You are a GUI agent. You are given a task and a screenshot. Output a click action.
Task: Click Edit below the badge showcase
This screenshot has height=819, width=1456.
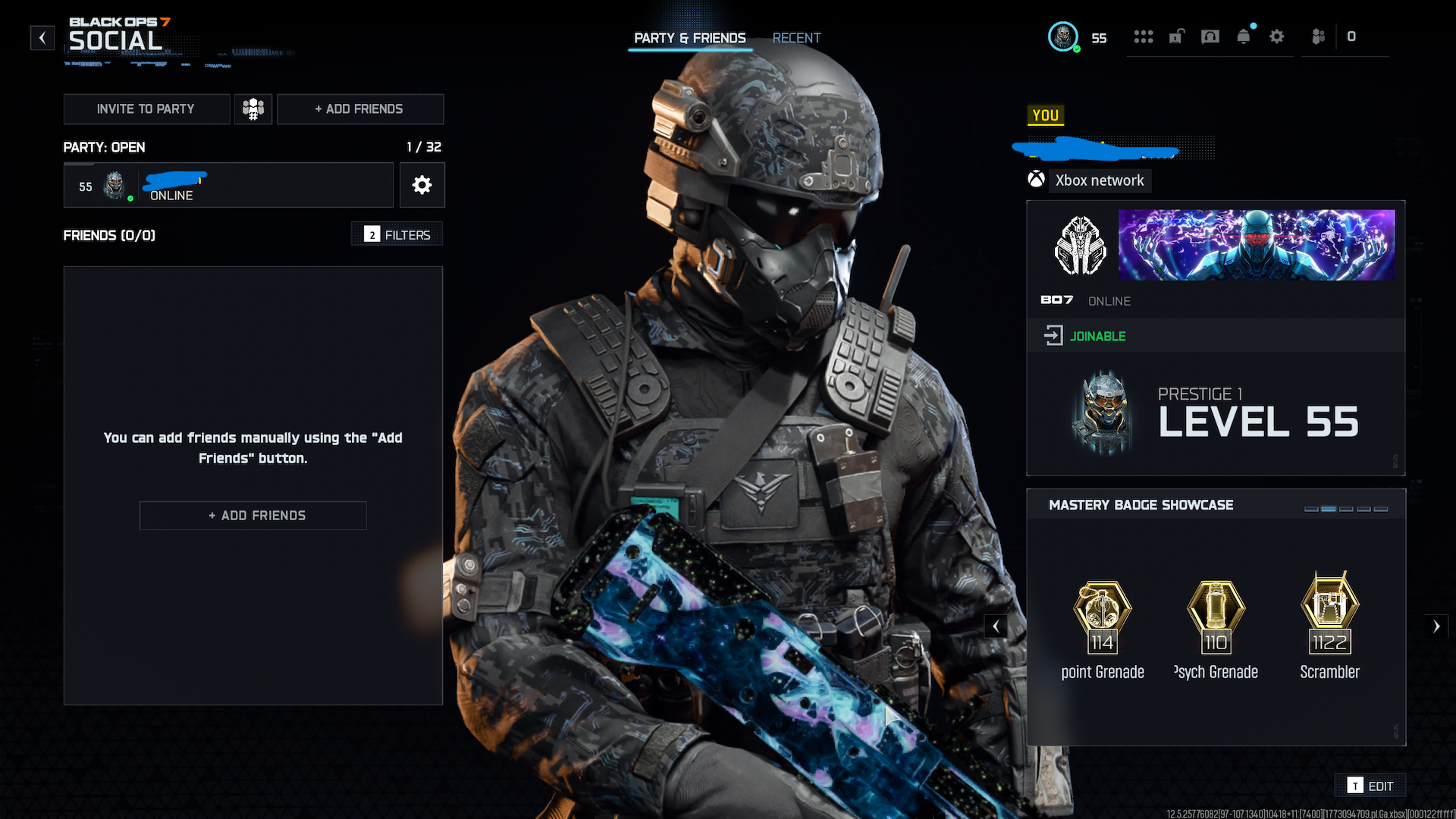click(x=1371, y=786)
